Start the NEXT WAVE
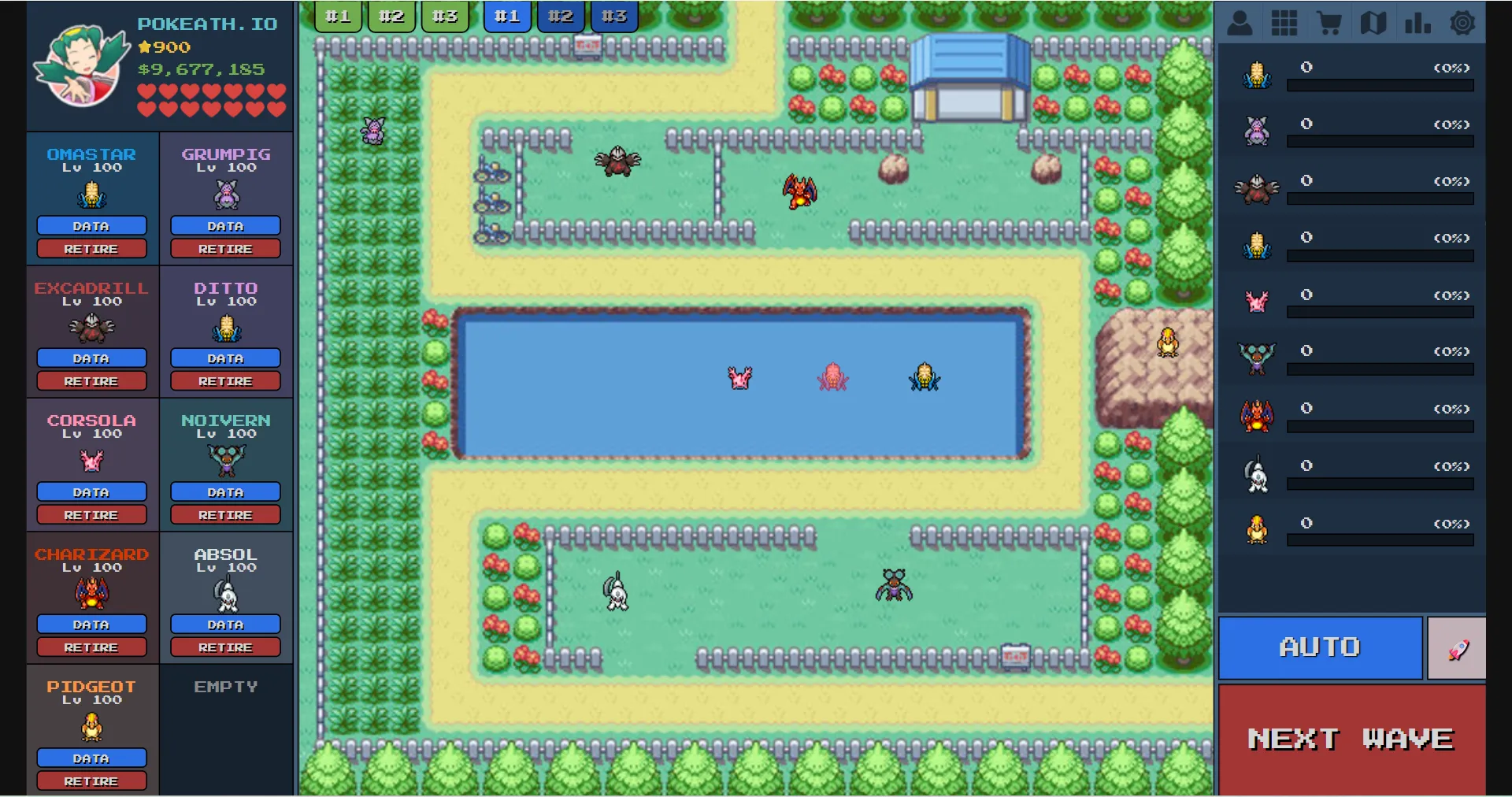This screenshot has height=797, width=1512. click(1351, 738)
